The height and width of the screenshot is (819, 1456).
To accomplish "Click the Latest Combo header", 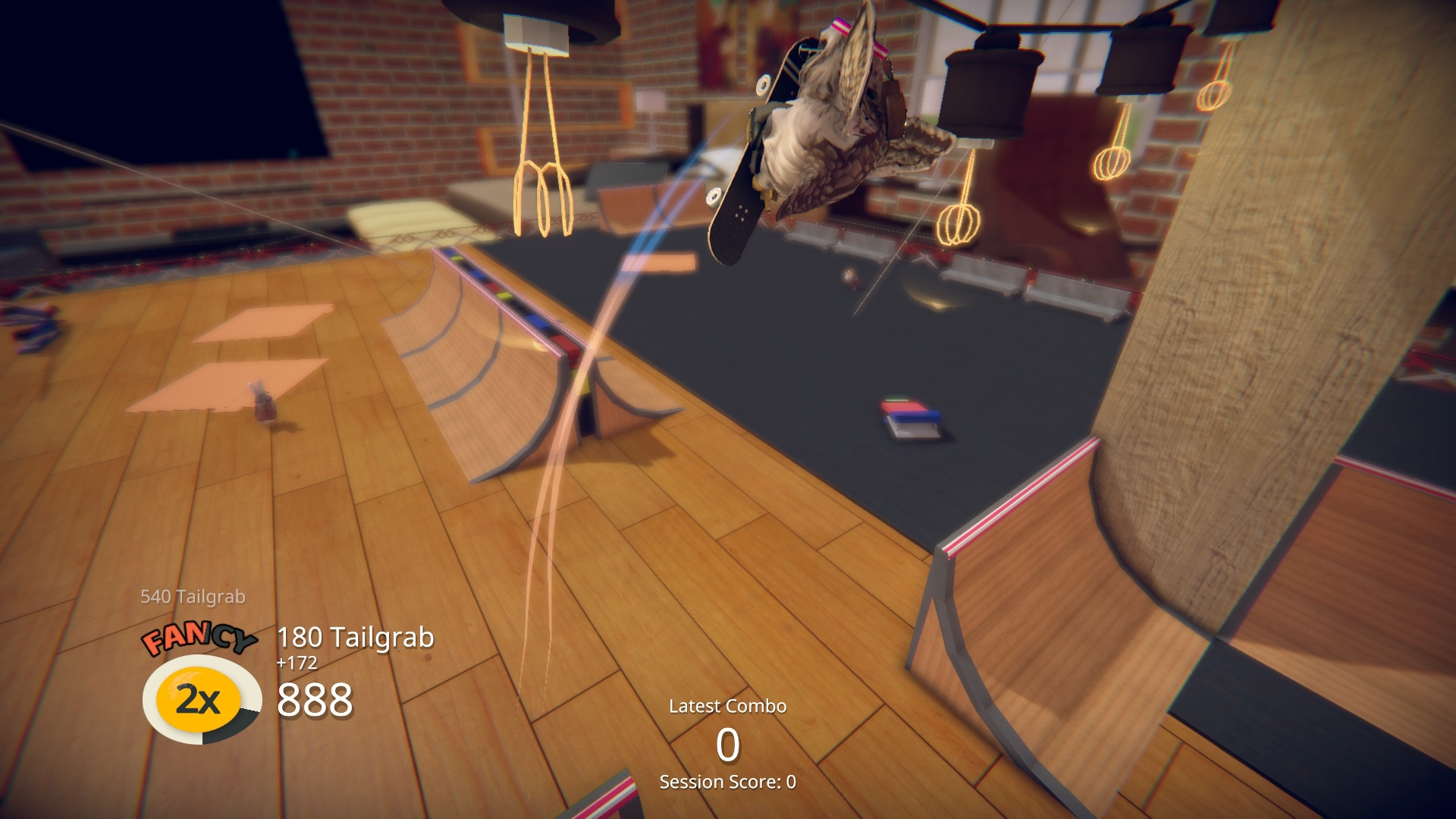I will point(727,705).
